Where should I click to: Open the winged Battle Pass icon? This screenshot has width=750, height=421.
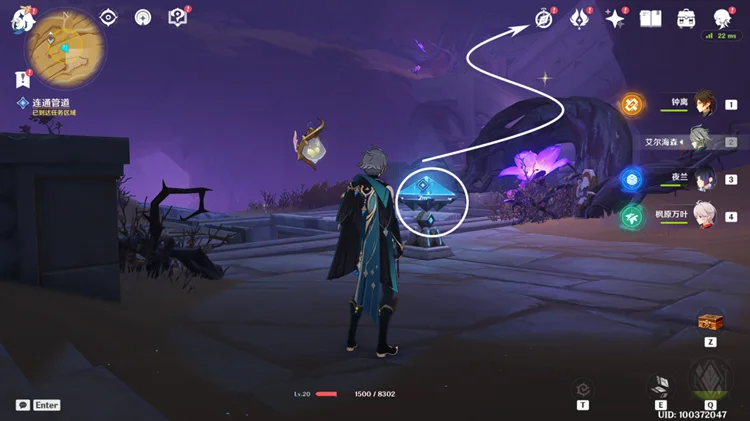tap(579, 18)
